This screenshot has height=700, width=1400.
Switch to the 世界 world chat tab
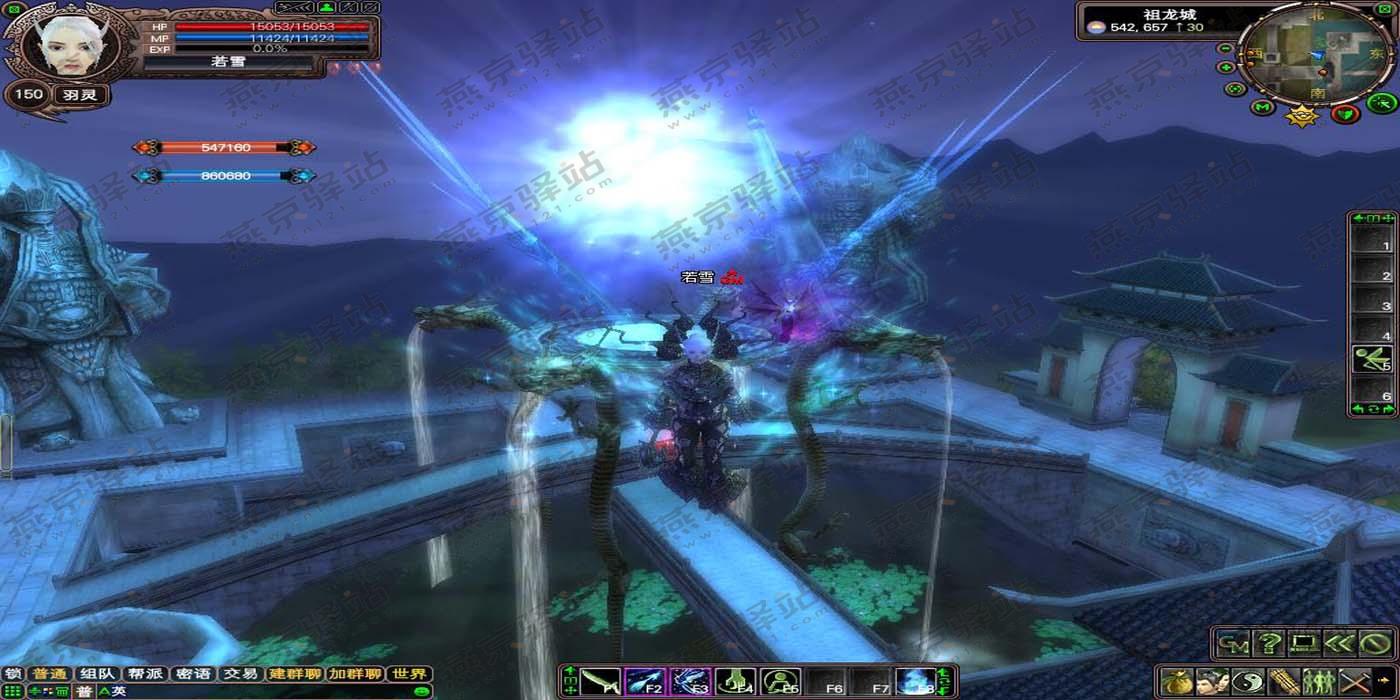point(410,675)
